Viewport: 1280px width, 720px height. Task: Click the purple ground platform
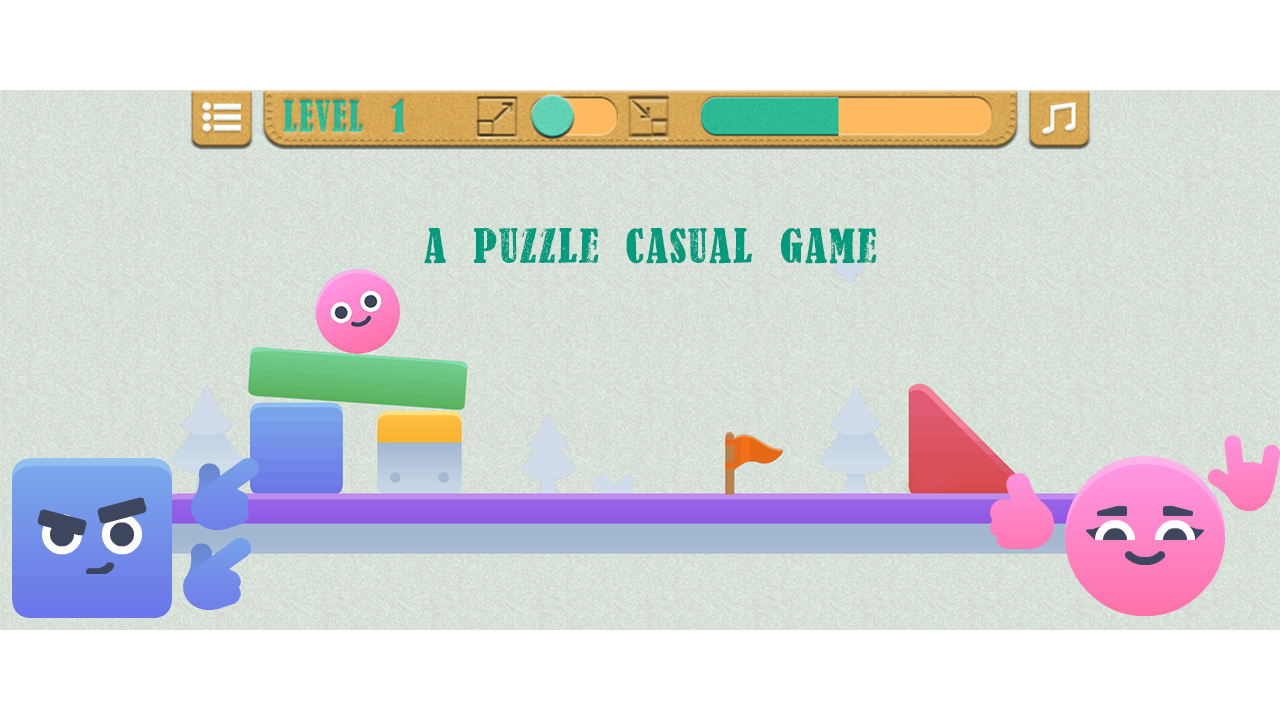600,510
